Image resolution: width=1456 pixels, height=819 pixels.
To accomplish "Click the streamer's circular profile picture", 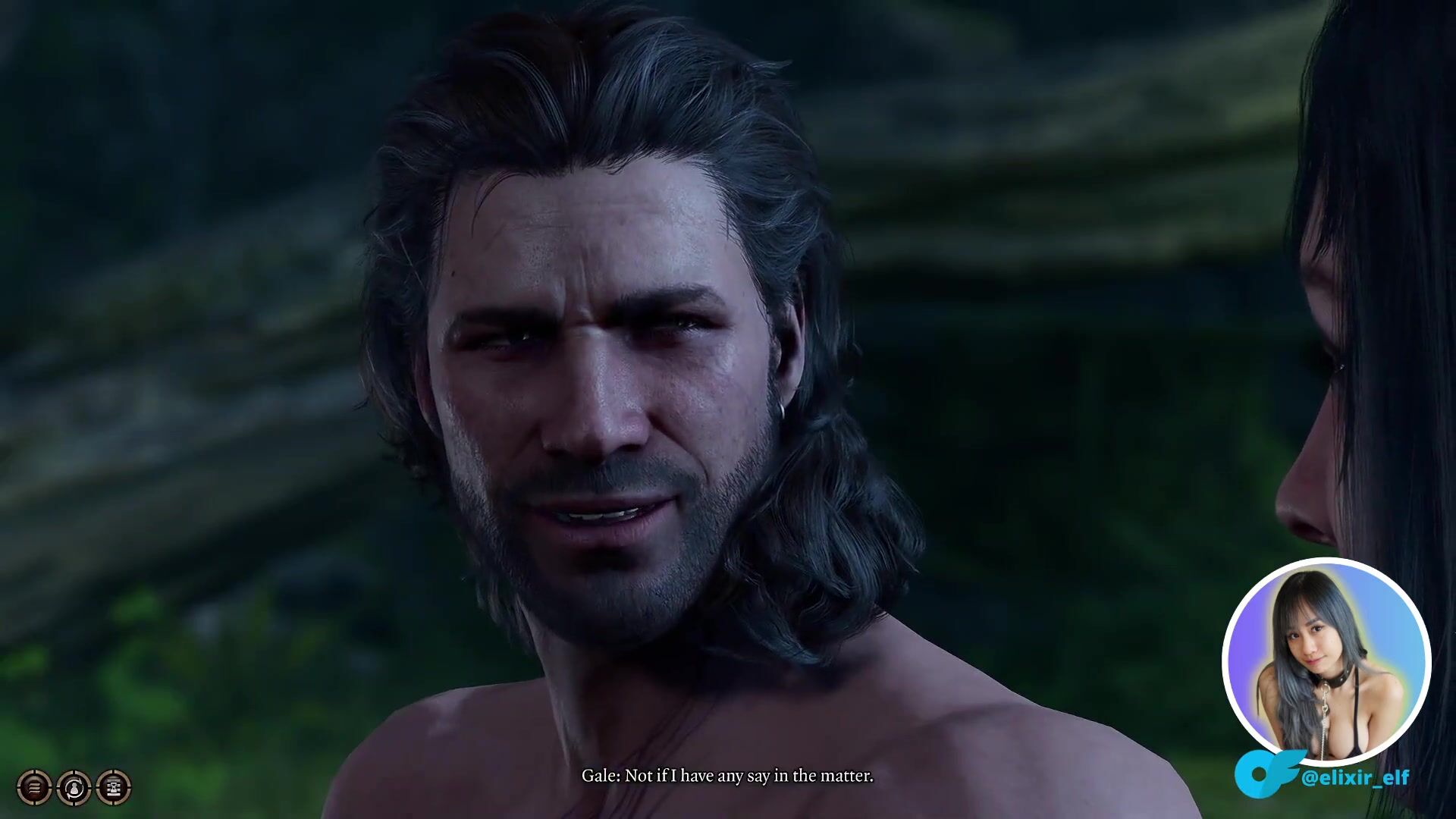I will (x=1326, y=661).
